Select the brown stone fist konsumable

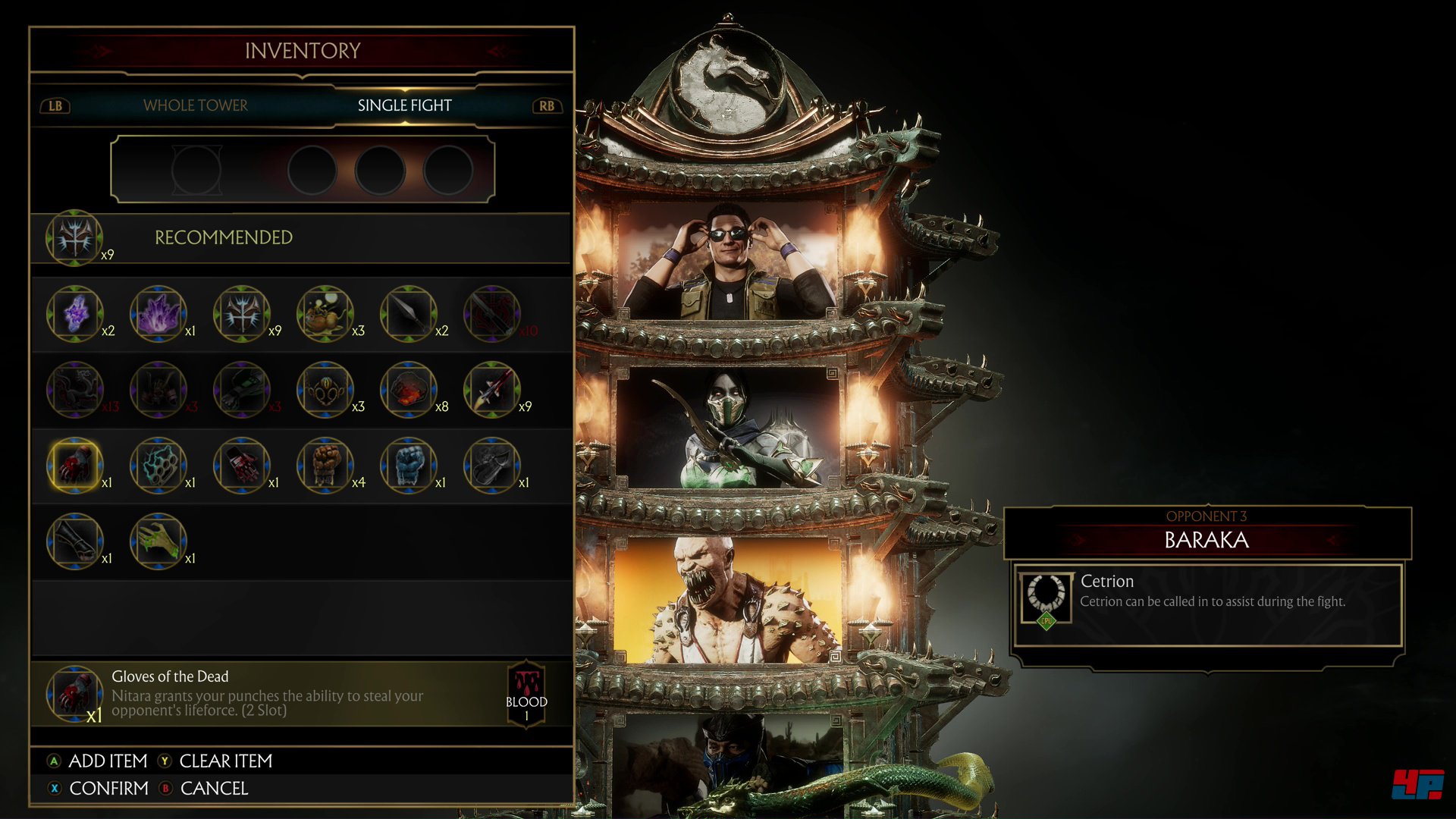point(325,465)
